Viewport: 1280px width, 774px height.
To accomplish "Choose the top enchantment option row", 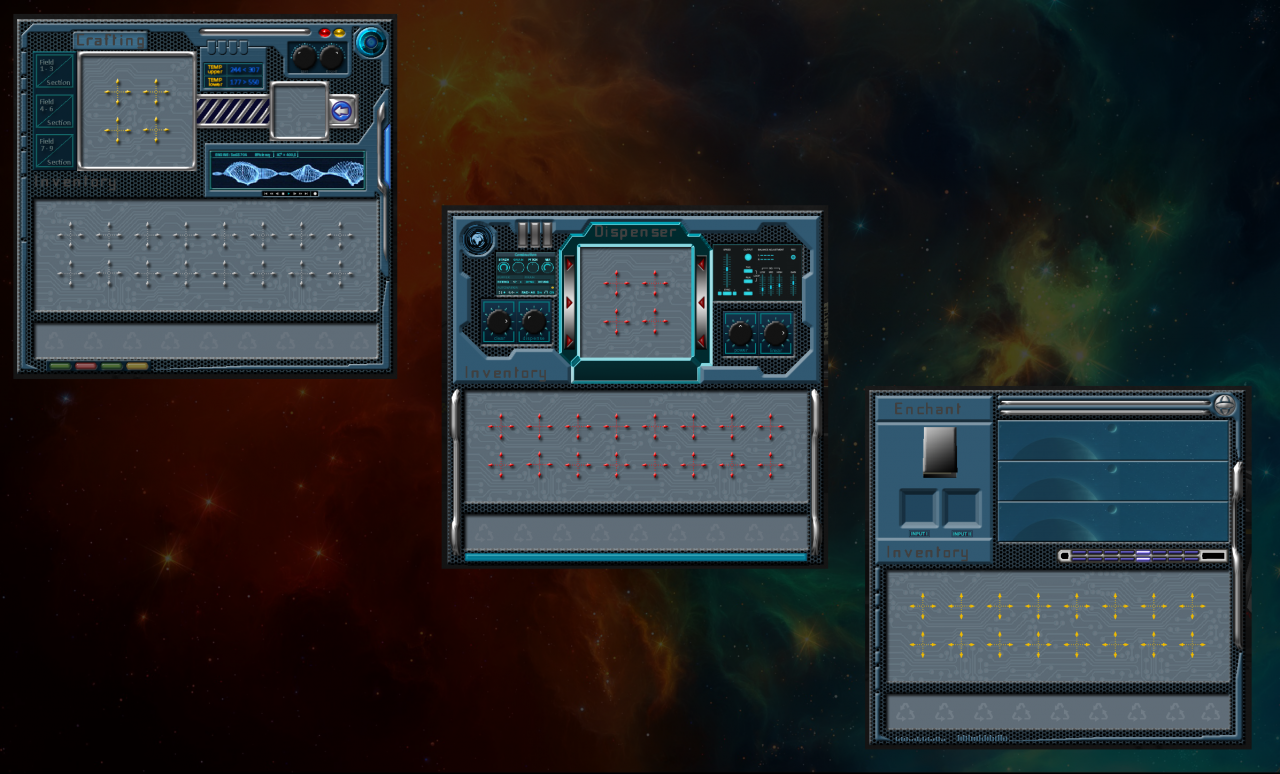I will pyautogui.click(x=1113, y=440).
